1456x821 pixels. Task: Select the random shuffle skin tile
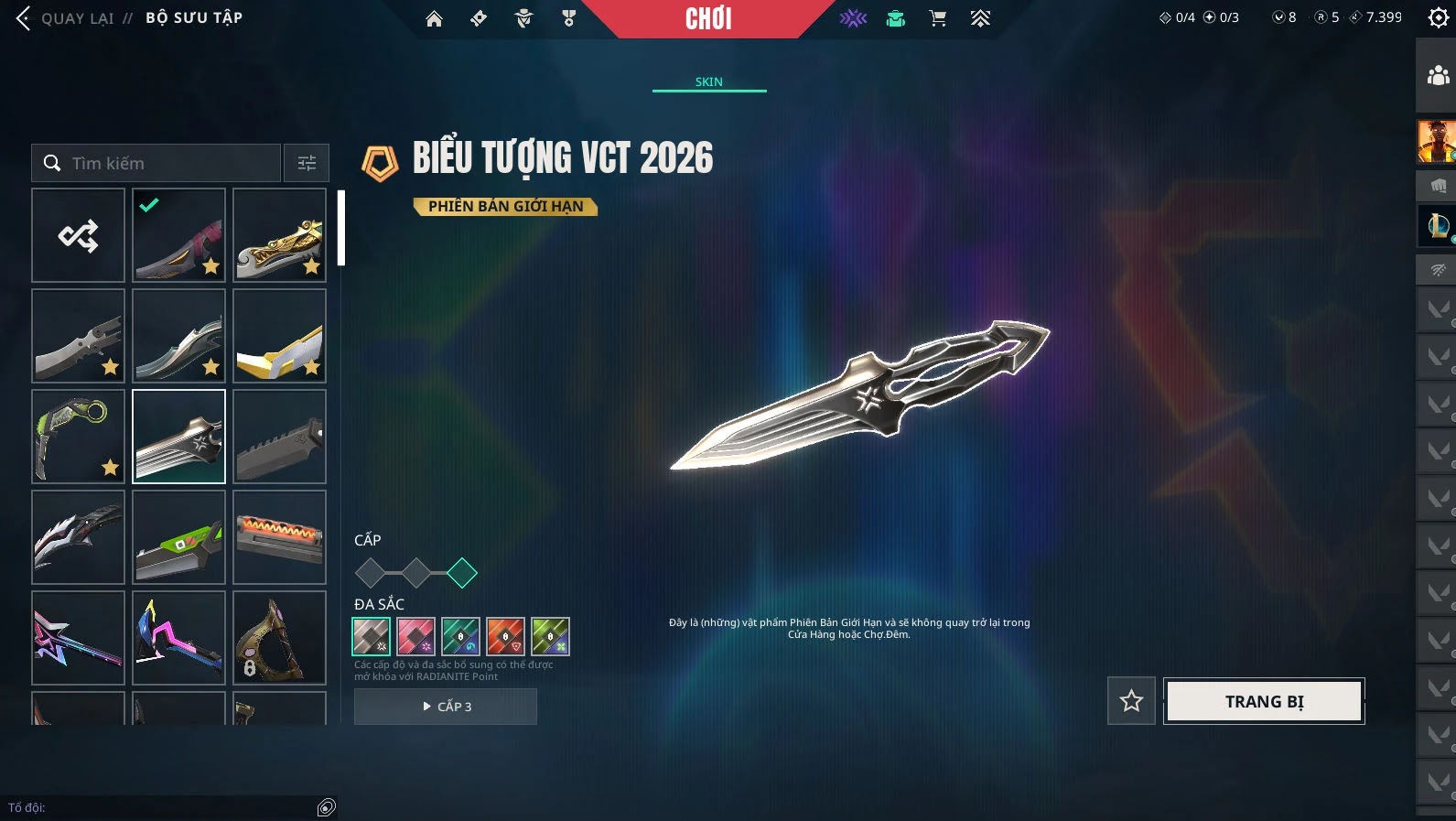pos(78,235)
